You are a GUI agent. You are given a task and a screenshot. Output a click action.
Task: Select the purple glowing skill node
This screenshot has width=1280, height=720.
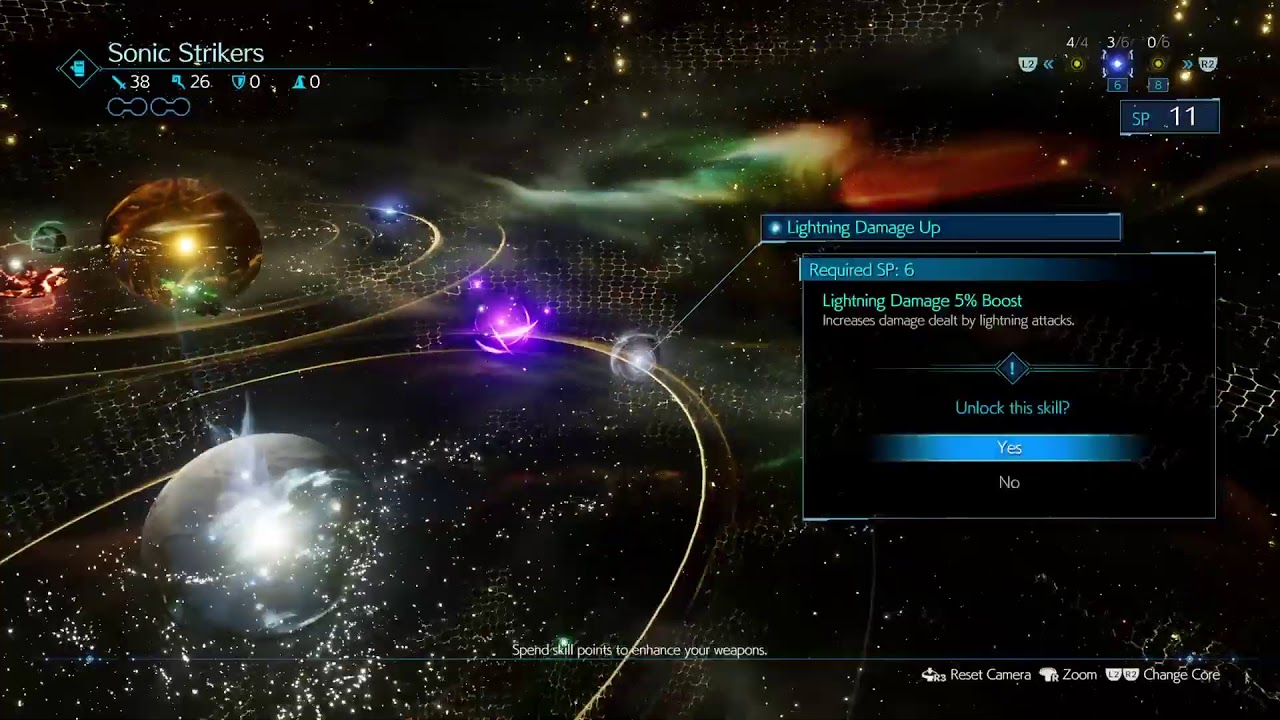pyautogui.click(x=505, y=327)
